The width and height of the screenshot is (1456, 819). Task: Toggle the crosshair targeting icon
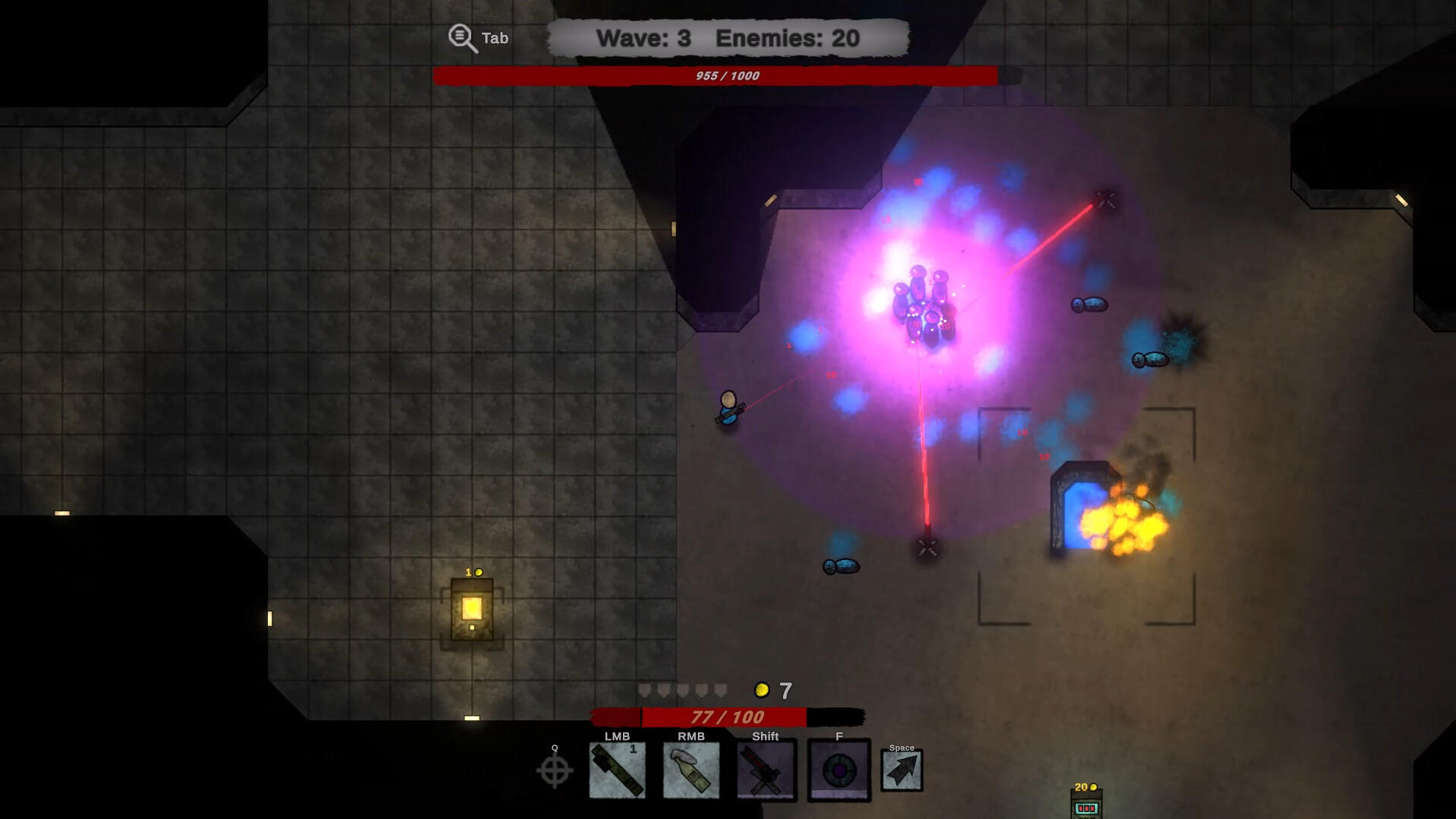pyautogui.click(x=555, y=771)
